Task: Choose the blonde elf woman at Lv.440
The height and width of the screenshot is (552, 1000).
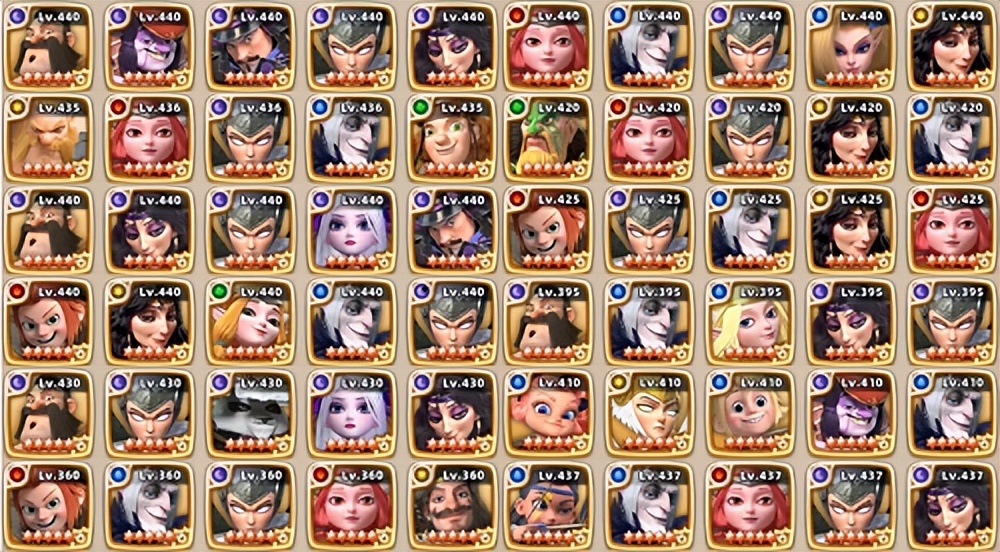Action: point(848,46)
